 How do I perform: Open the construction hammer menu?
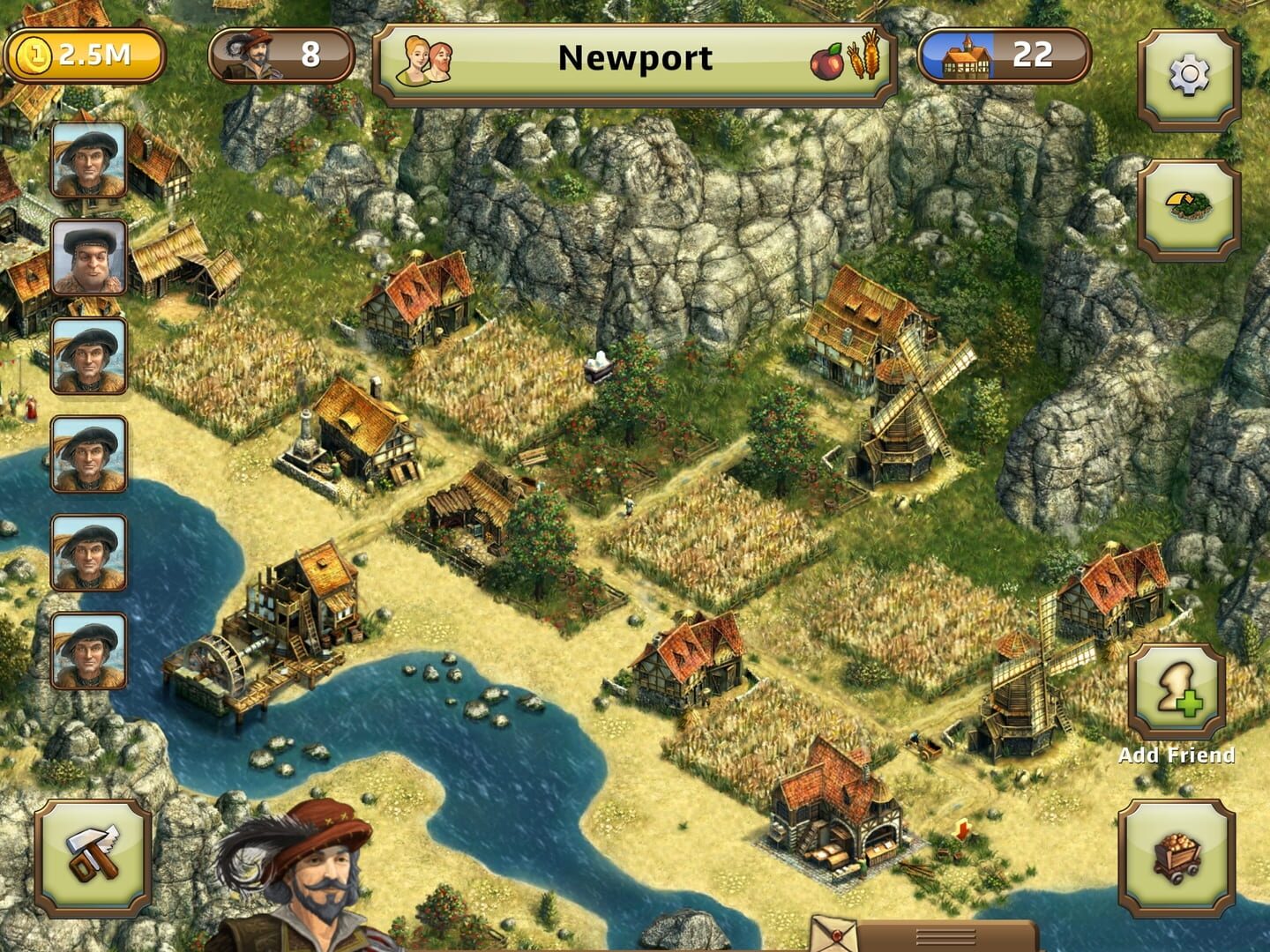click(92, 859)
